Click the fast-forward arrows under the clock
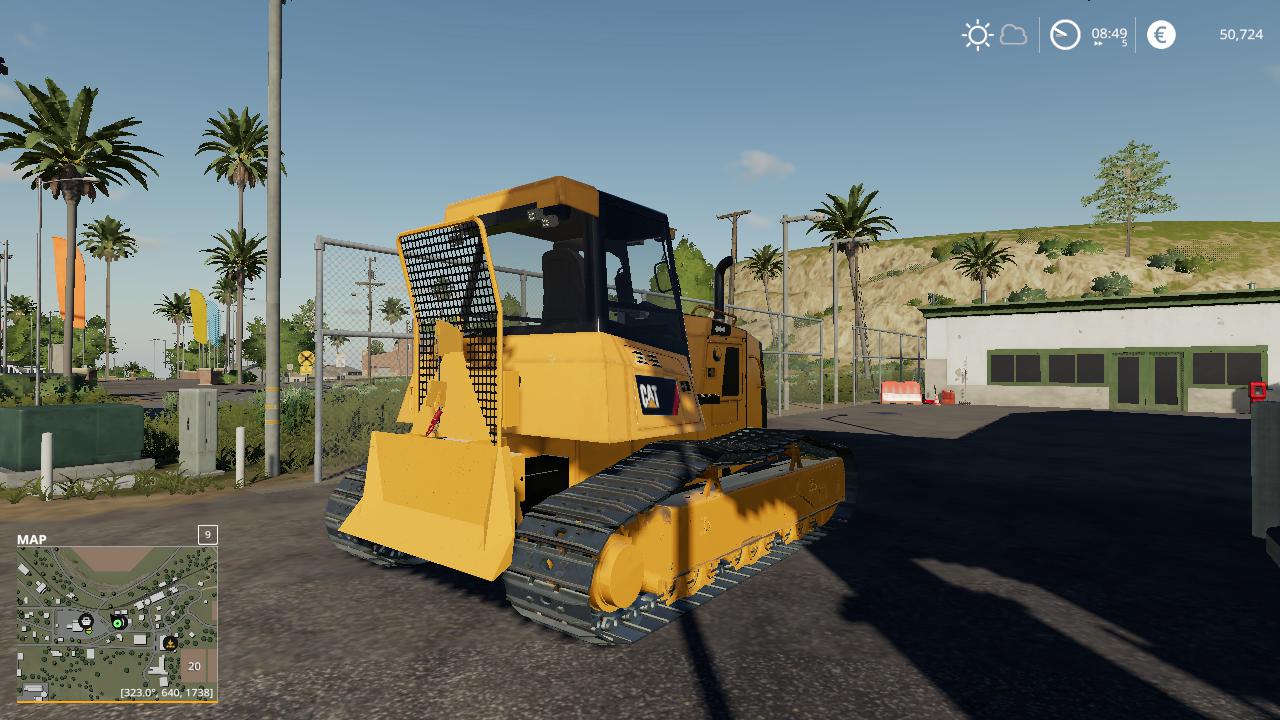This screenshot has height=720, width=1280. pyautogui.click(x=1098, y=43)
